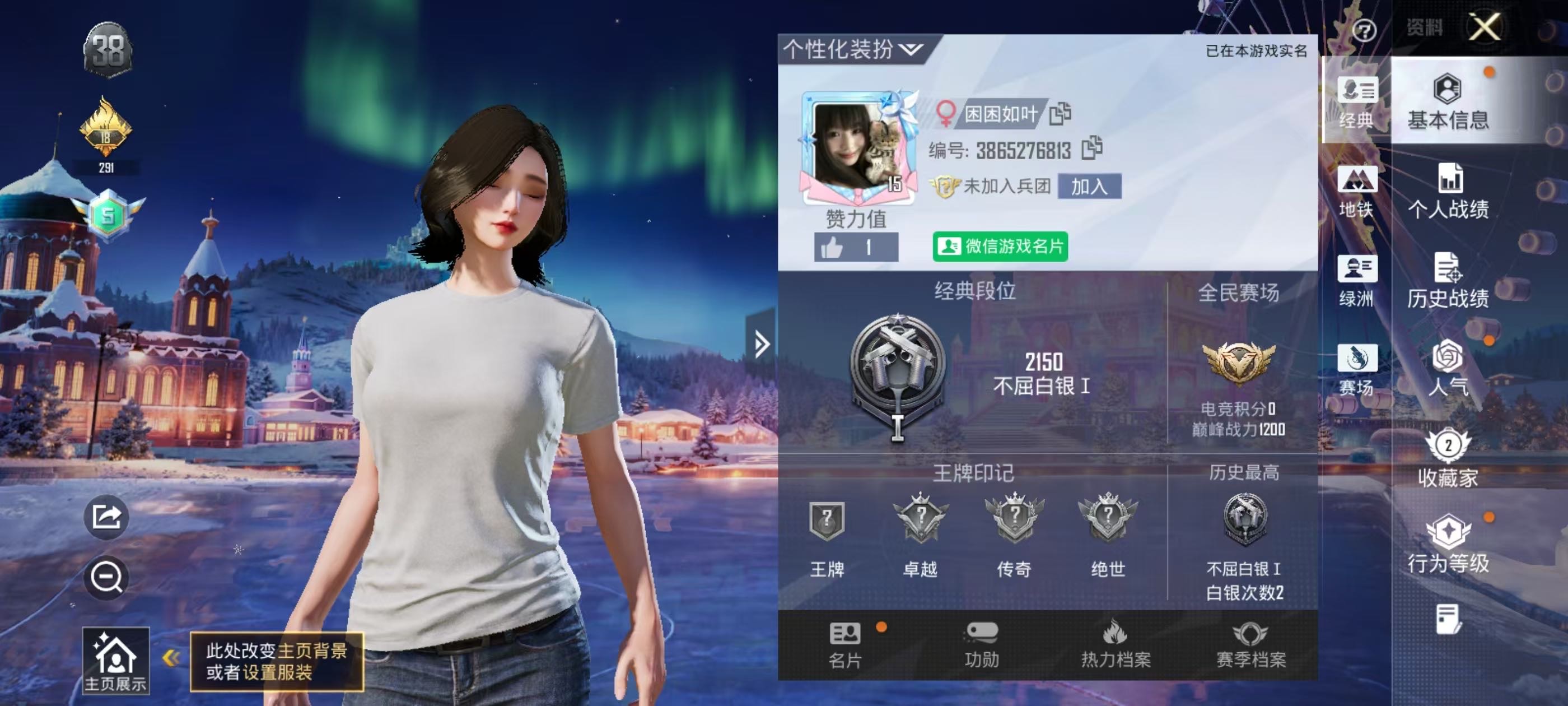Switch to the 地铁 mode tab

tap(1356, 192)
